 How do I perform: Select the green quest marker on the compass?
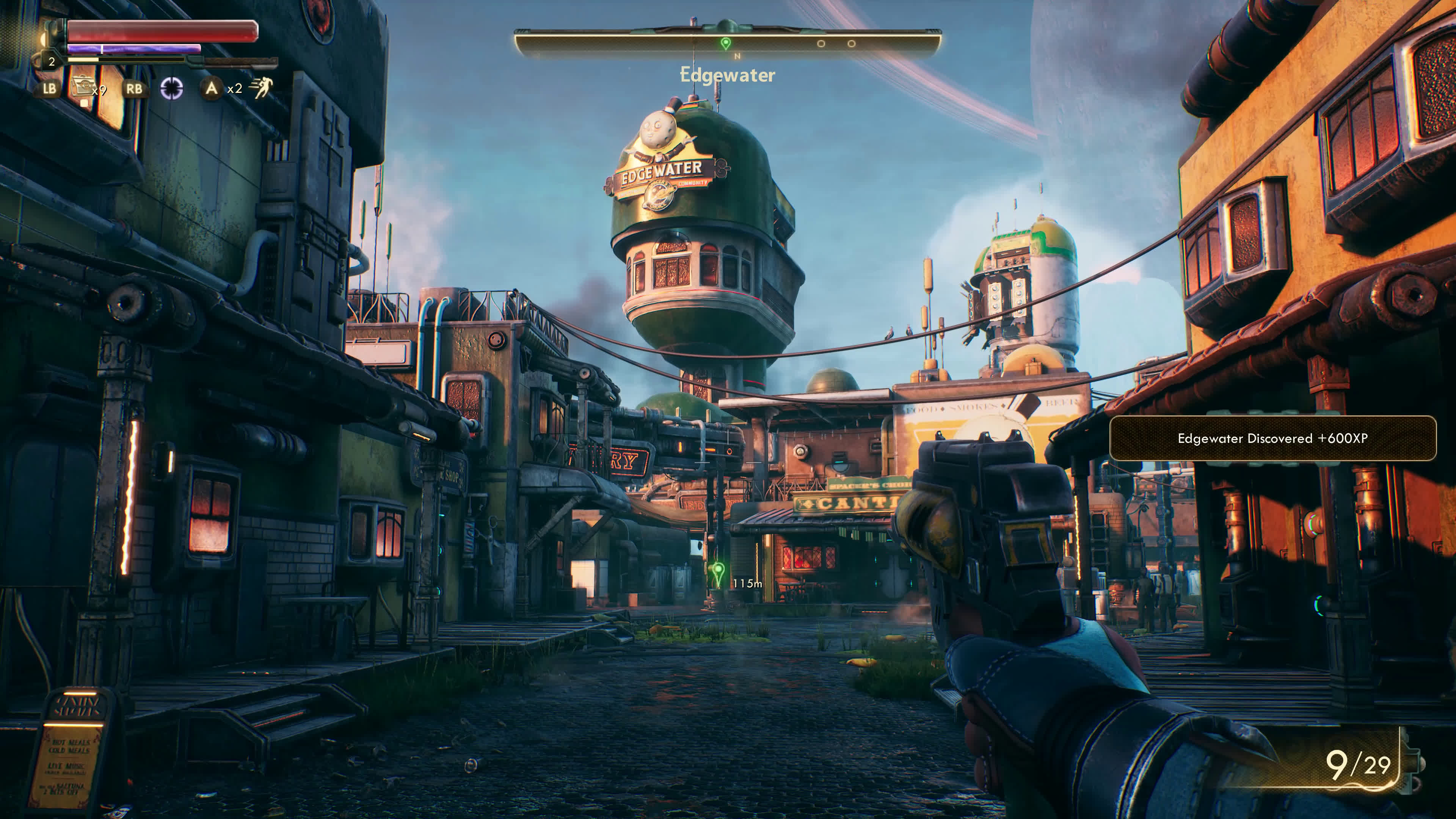coord(726,44)
